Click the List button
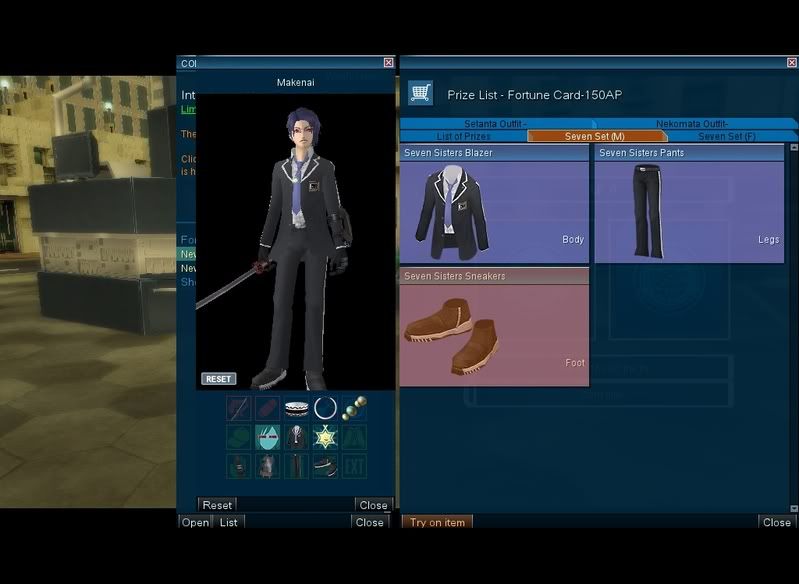799x584 pixels. [x=229, y=522]
